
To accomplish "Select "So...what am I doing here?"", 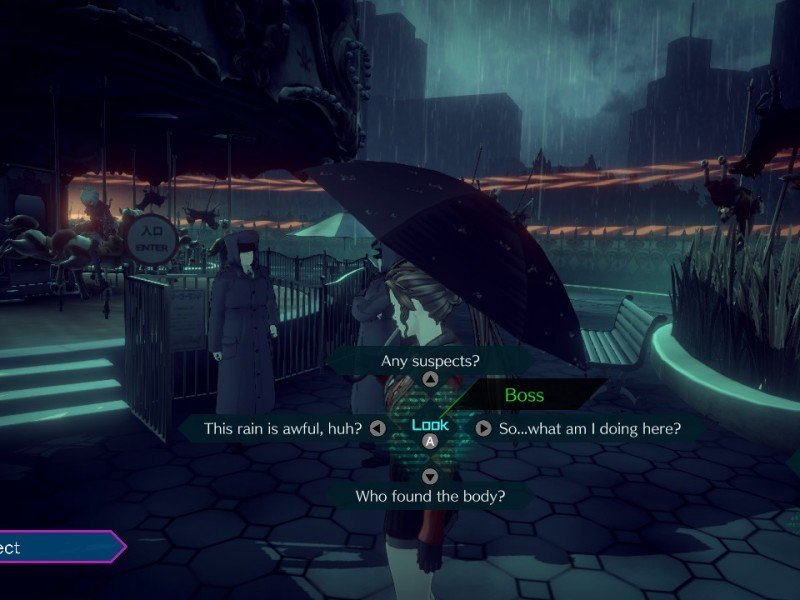I will tap(589, 428).
